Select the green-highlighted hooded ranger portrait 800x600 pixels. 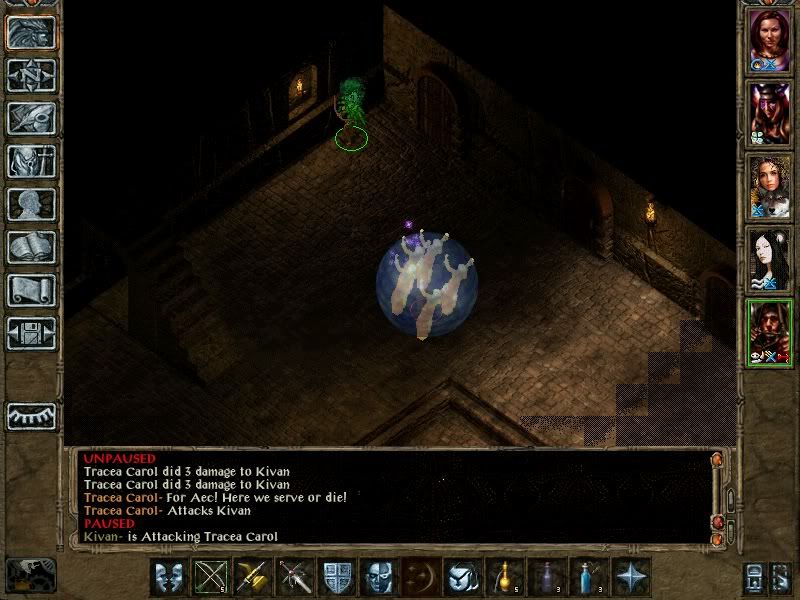pos(770,333)
